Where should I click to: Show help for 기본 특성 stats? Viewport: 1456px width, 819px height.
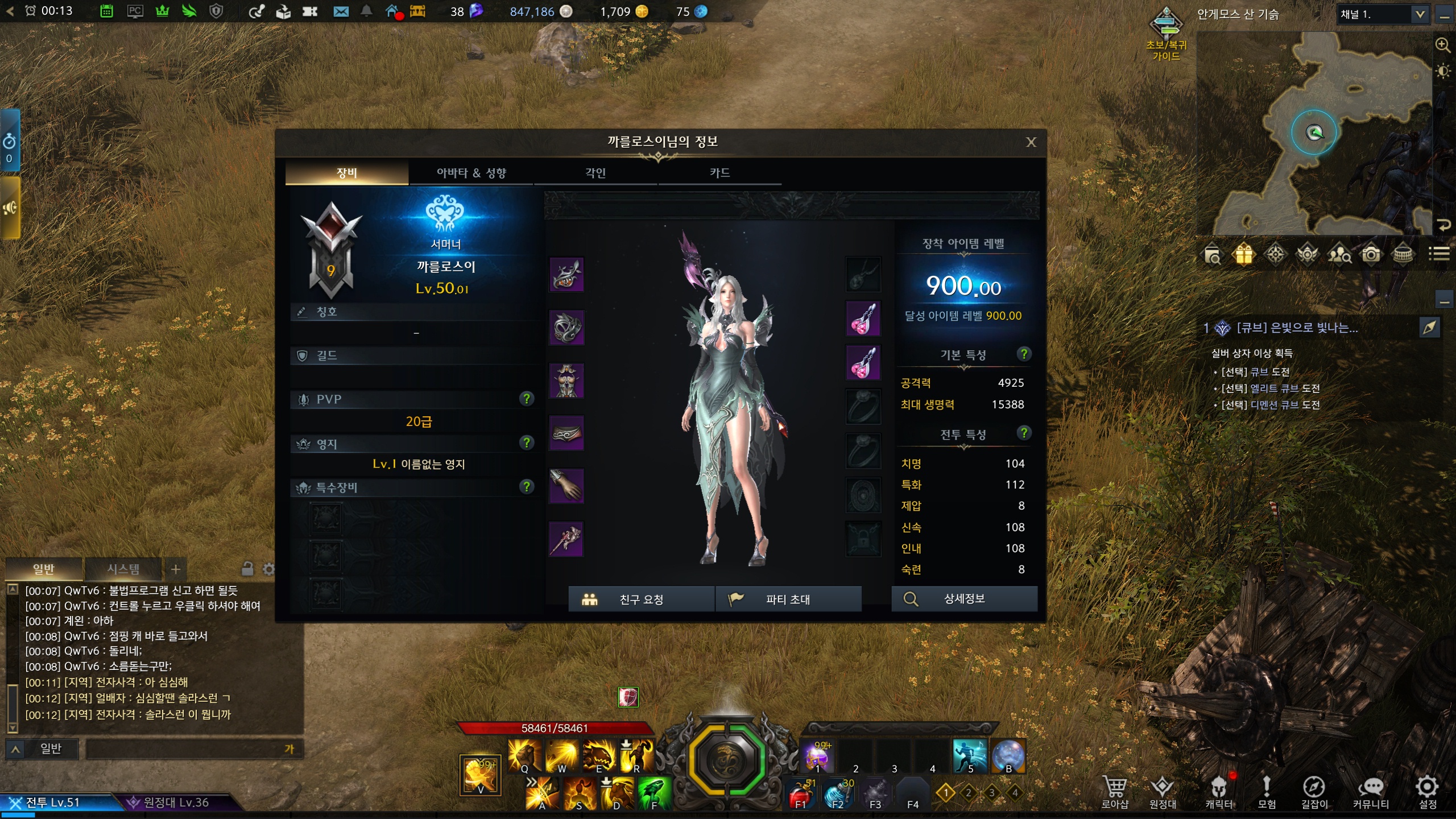coord(1024,354)
